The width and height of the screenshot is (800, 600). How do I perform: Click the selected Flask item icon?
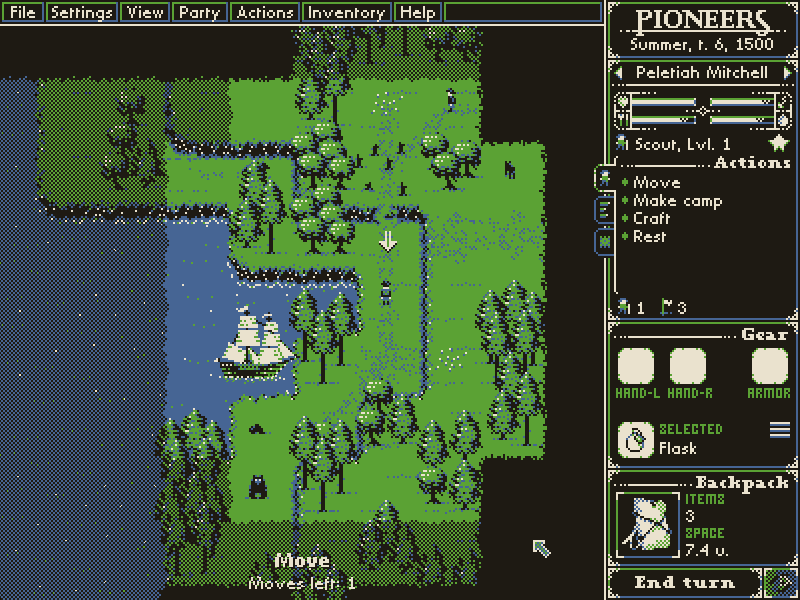point(635,439)
